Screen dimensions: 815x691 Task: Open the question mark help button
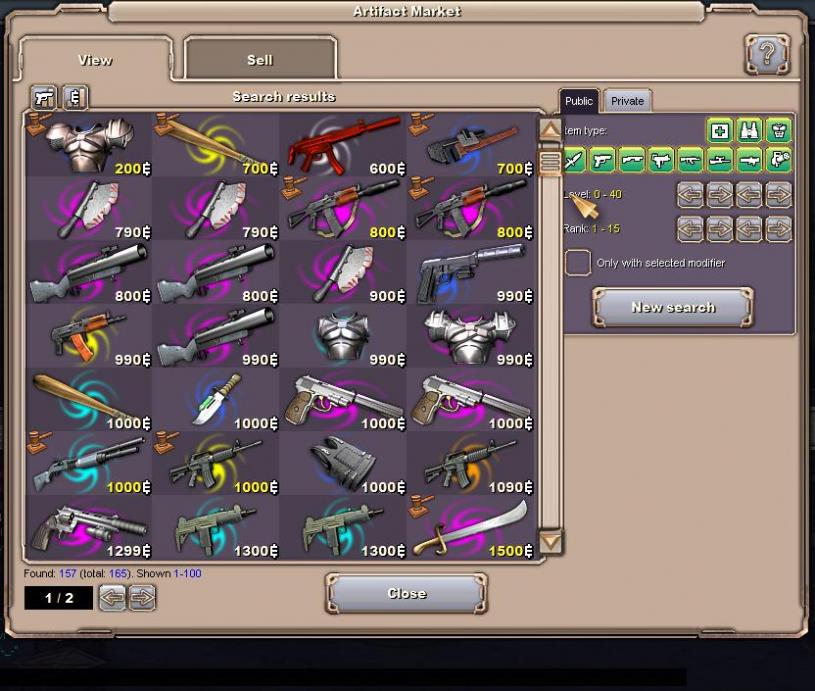point(767,54)
